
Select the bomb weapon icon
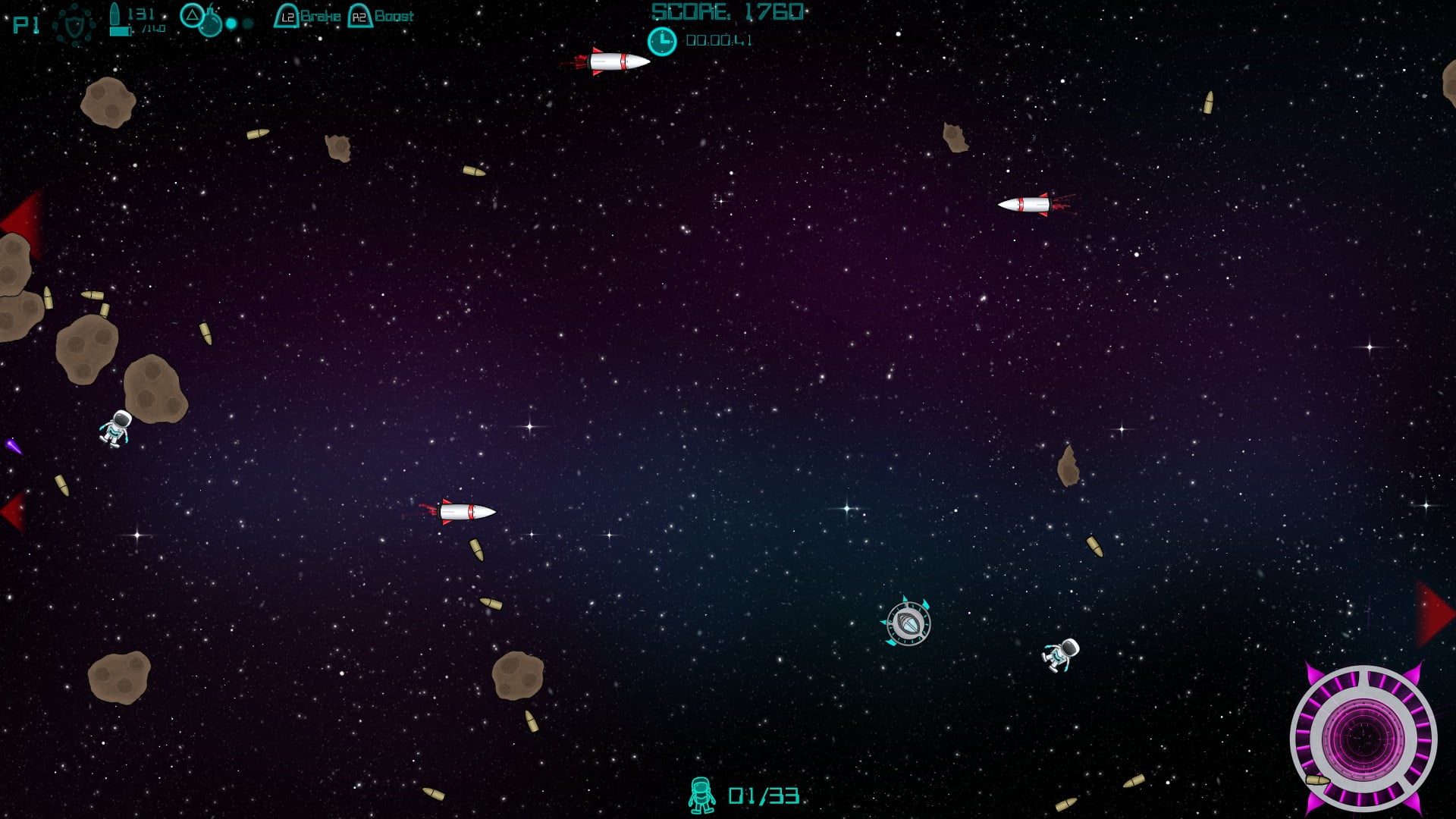pos(209,24)
